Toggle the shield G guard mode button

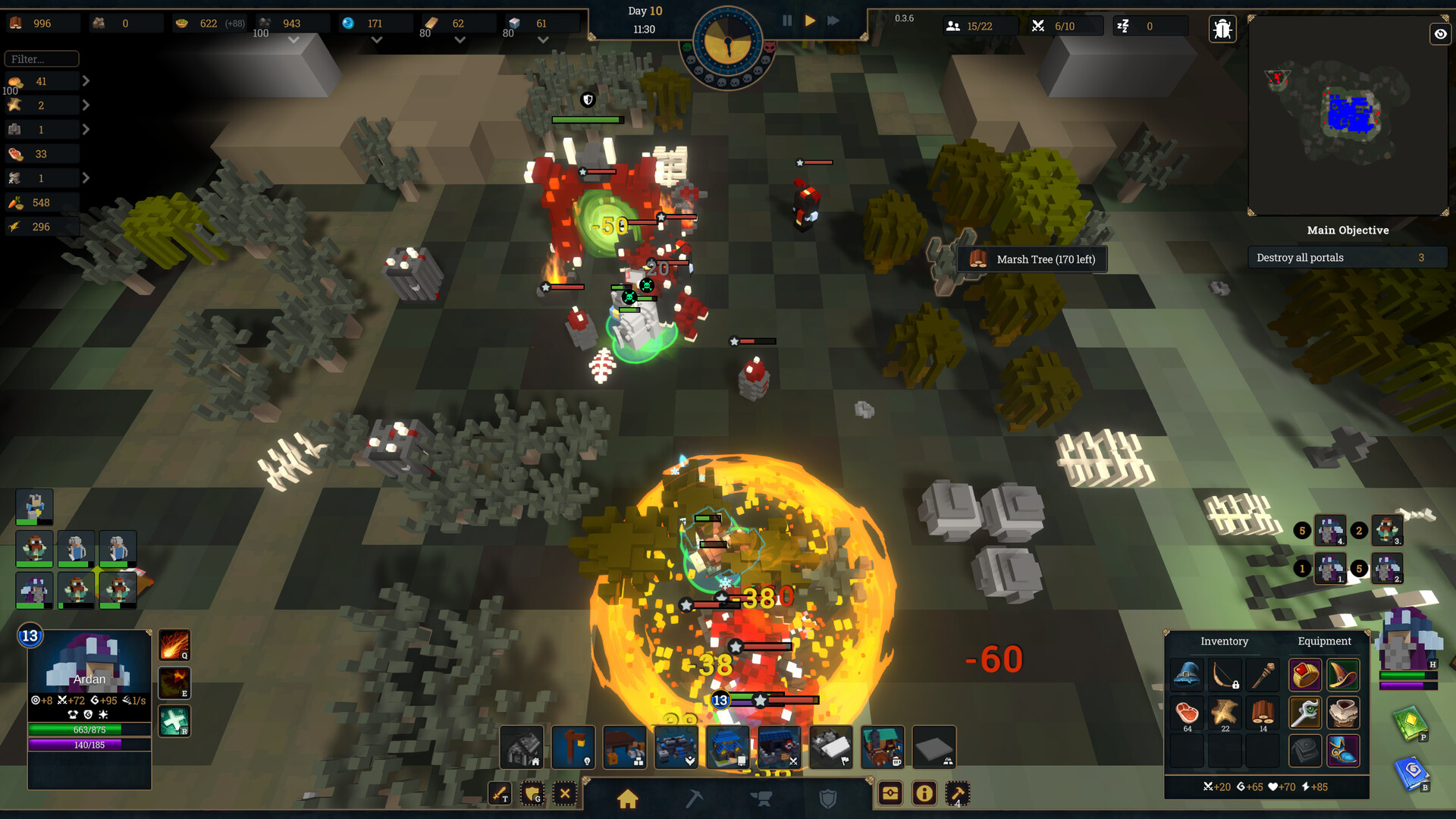point(531,794)
